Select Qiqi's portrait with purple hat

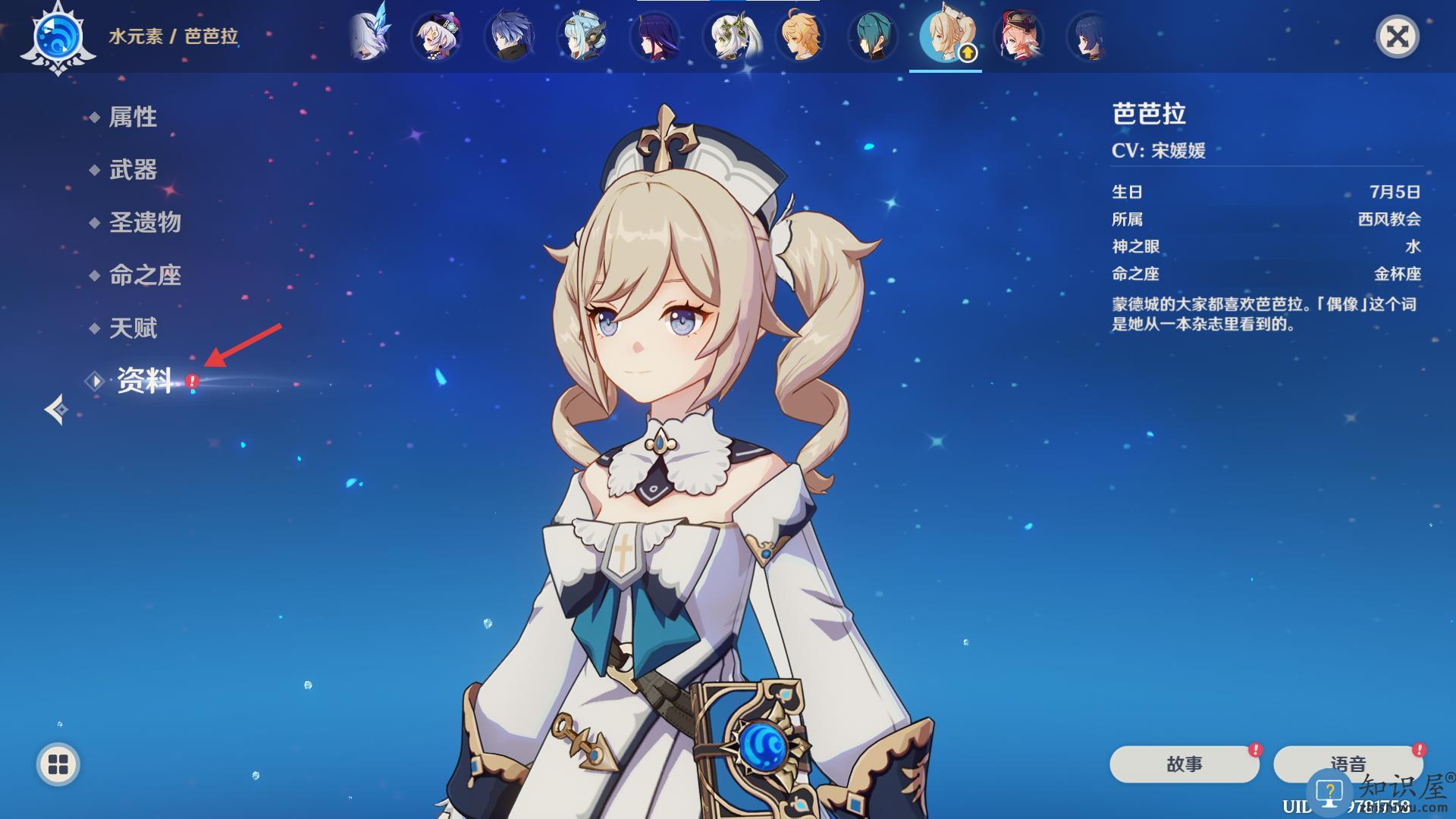point(437,36)
